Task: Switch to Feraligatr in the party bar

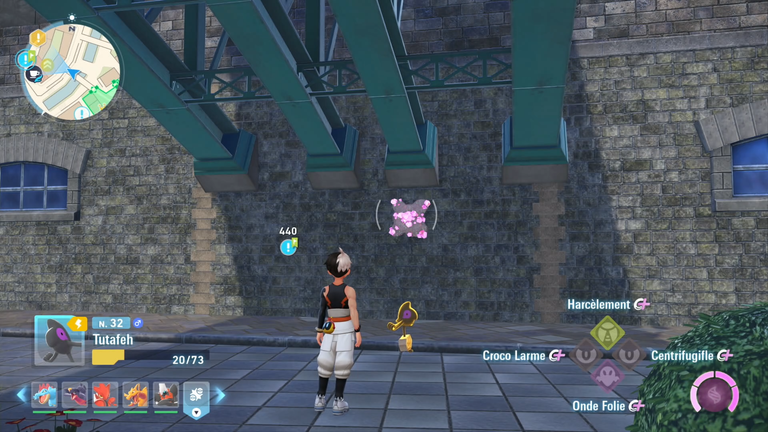Action: click(42, 395)
